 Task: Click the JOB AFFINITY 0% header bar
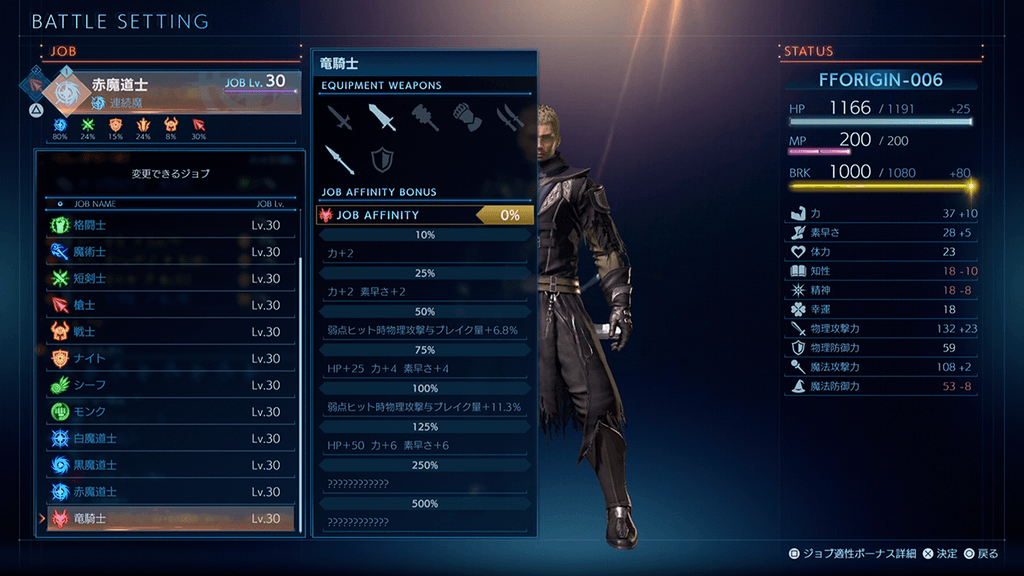(x=426, y=214)
